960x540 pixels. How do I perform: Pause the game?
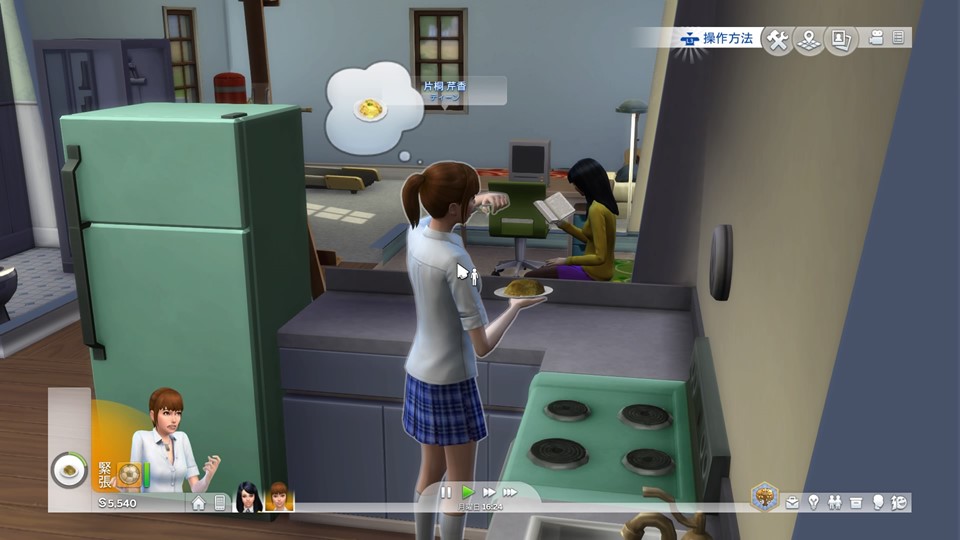[x=446, y=492]
